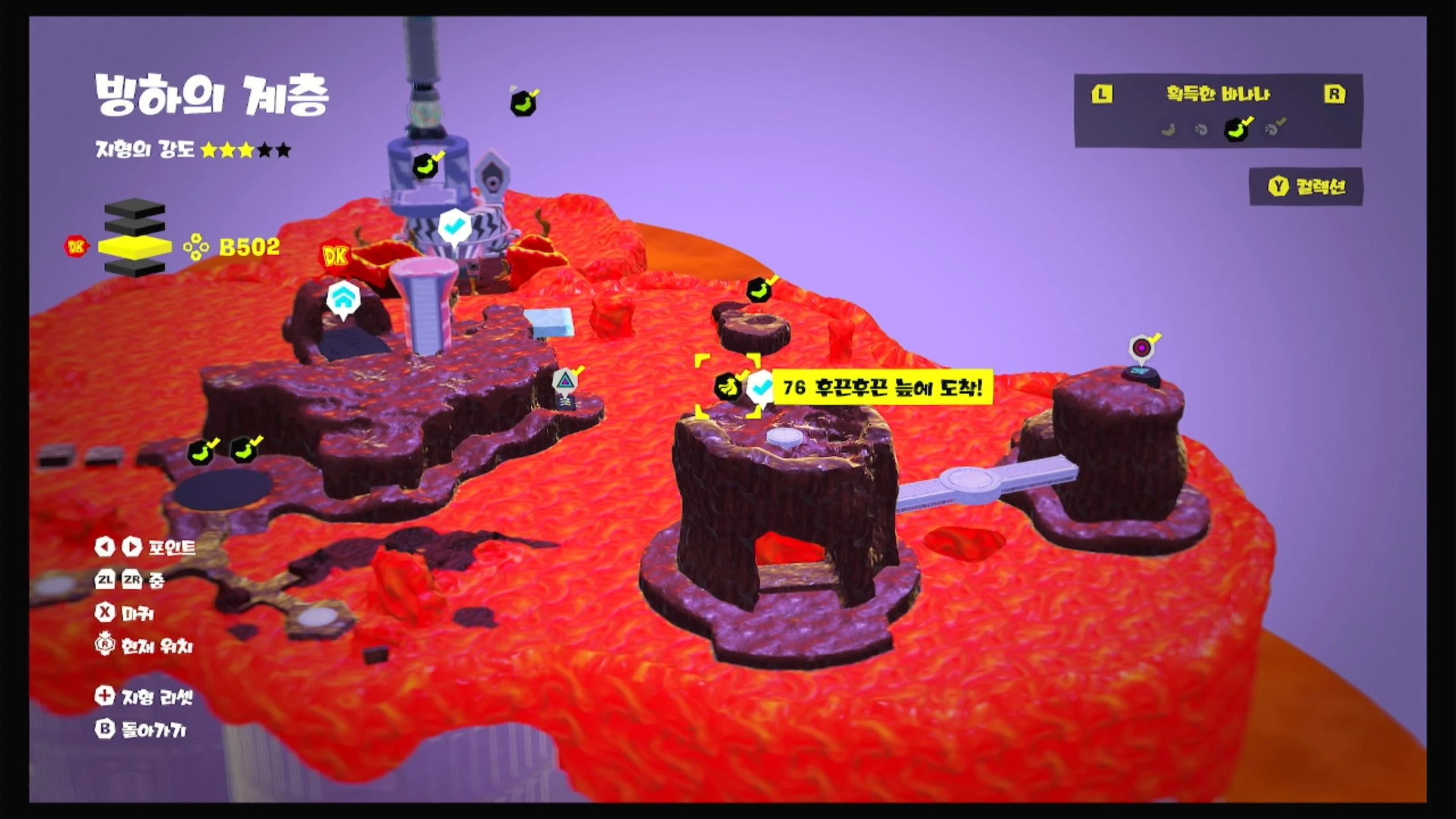Switch to the topmost layer in stack
1456x819 pixels.
click(x=135, y=207)
